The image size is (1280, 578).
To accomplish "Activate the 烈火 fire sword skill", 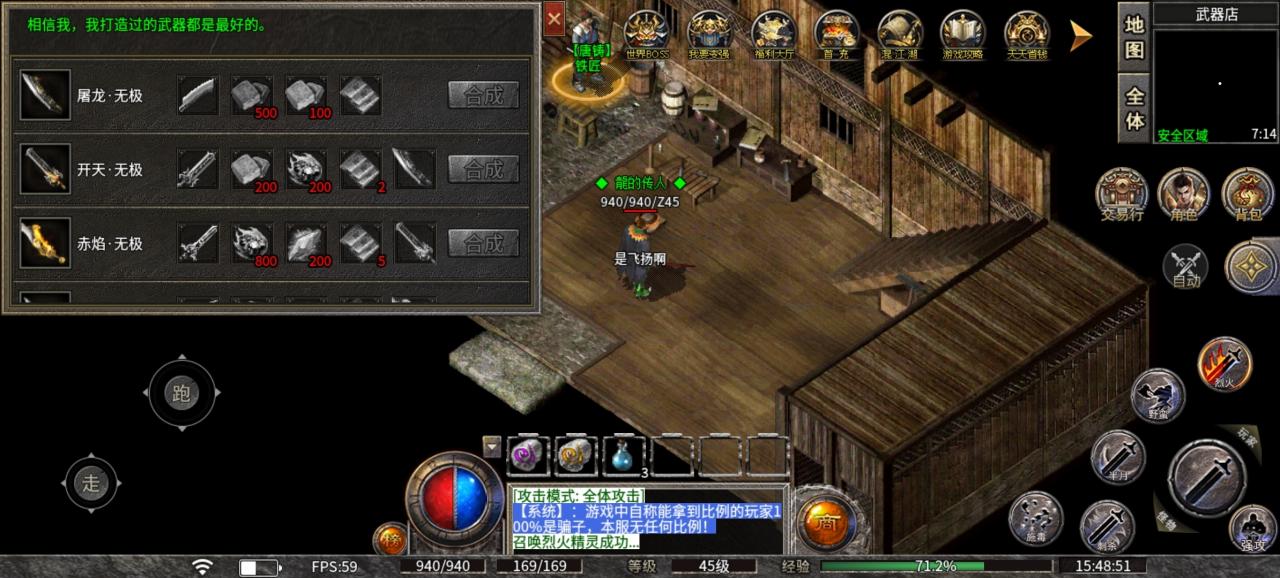I will tap(1225, 362).
